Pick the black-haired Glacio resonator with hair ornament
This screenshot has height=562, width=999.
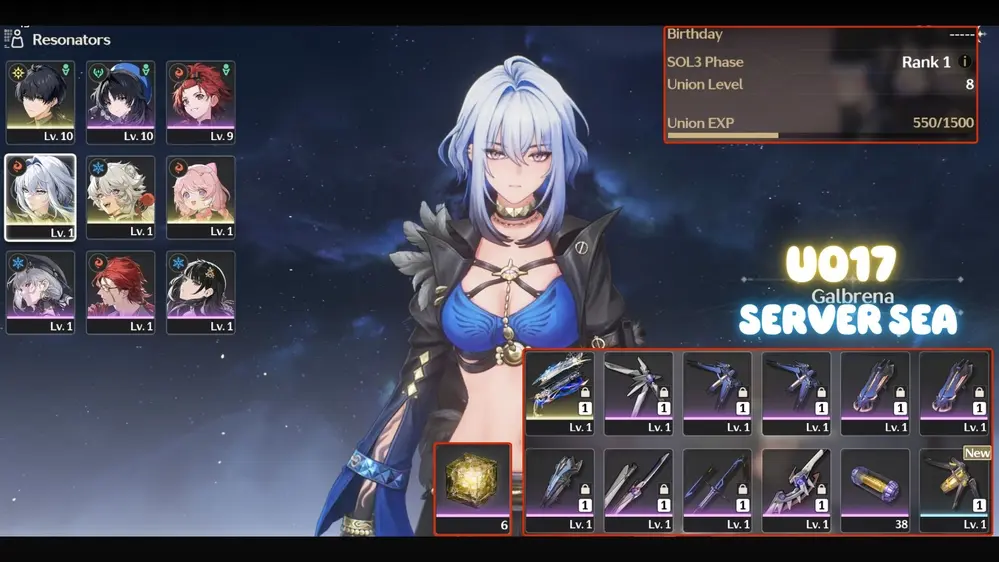(200, 292)
